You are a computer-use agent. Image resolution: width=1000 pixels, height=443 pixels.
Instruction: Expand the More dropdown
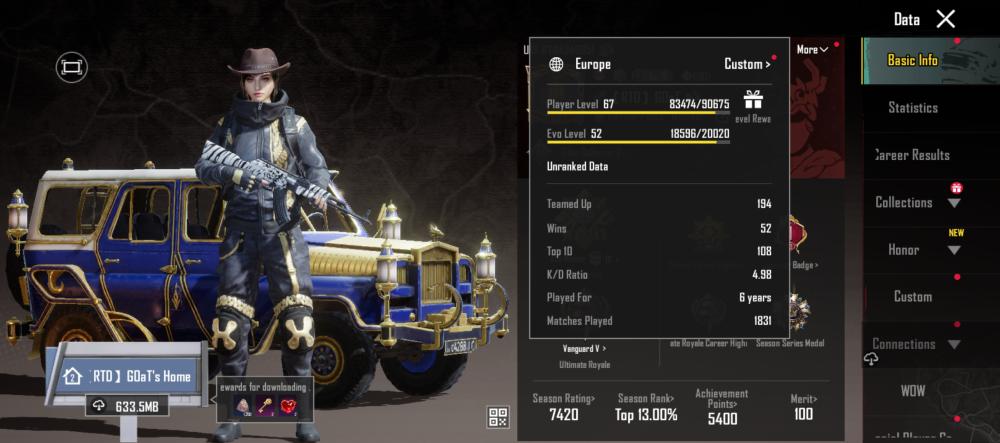(x=812, y=50)
